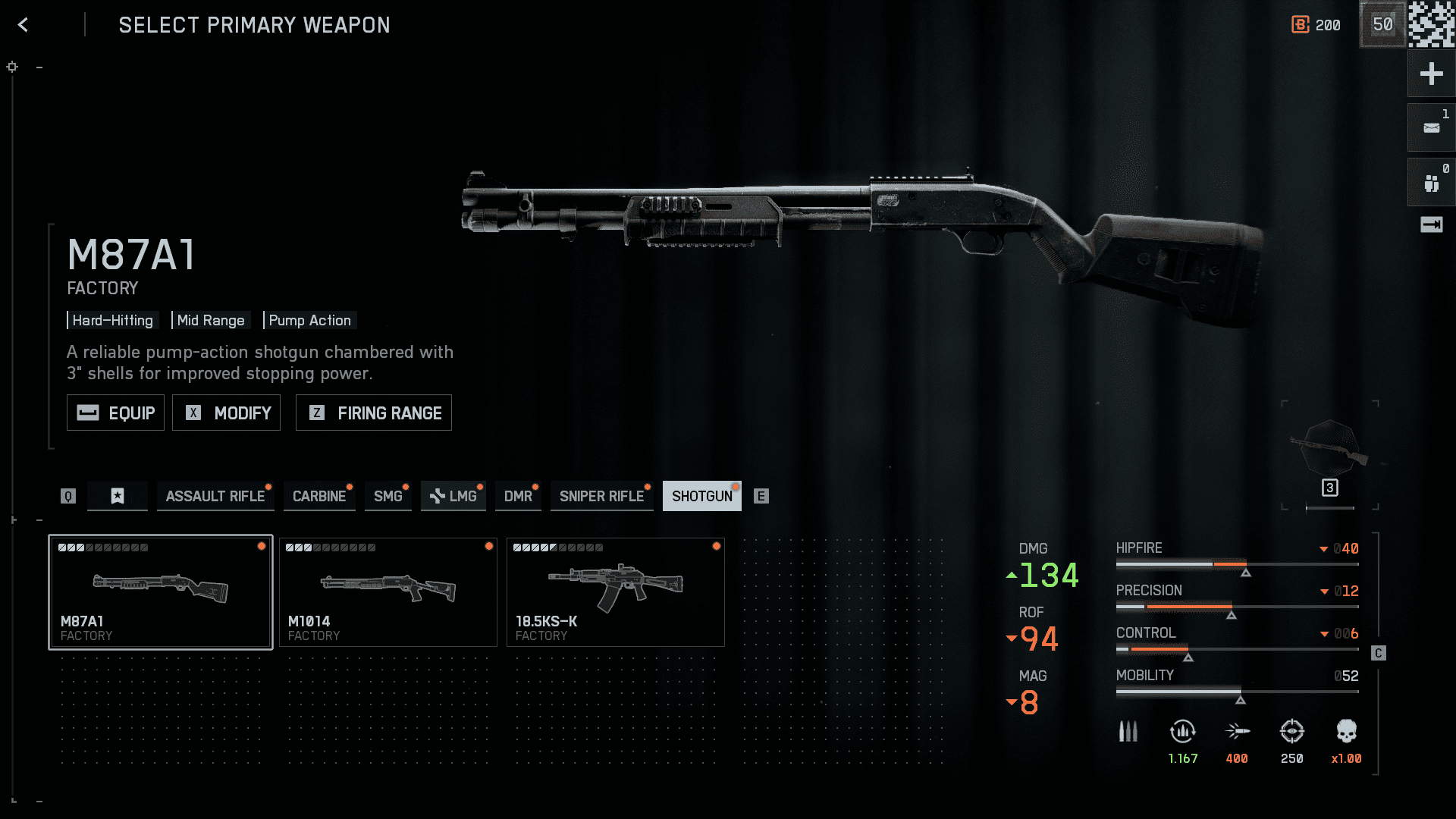
Task: Switch to the Assault Rifle tab
Action: coord(215,496)
